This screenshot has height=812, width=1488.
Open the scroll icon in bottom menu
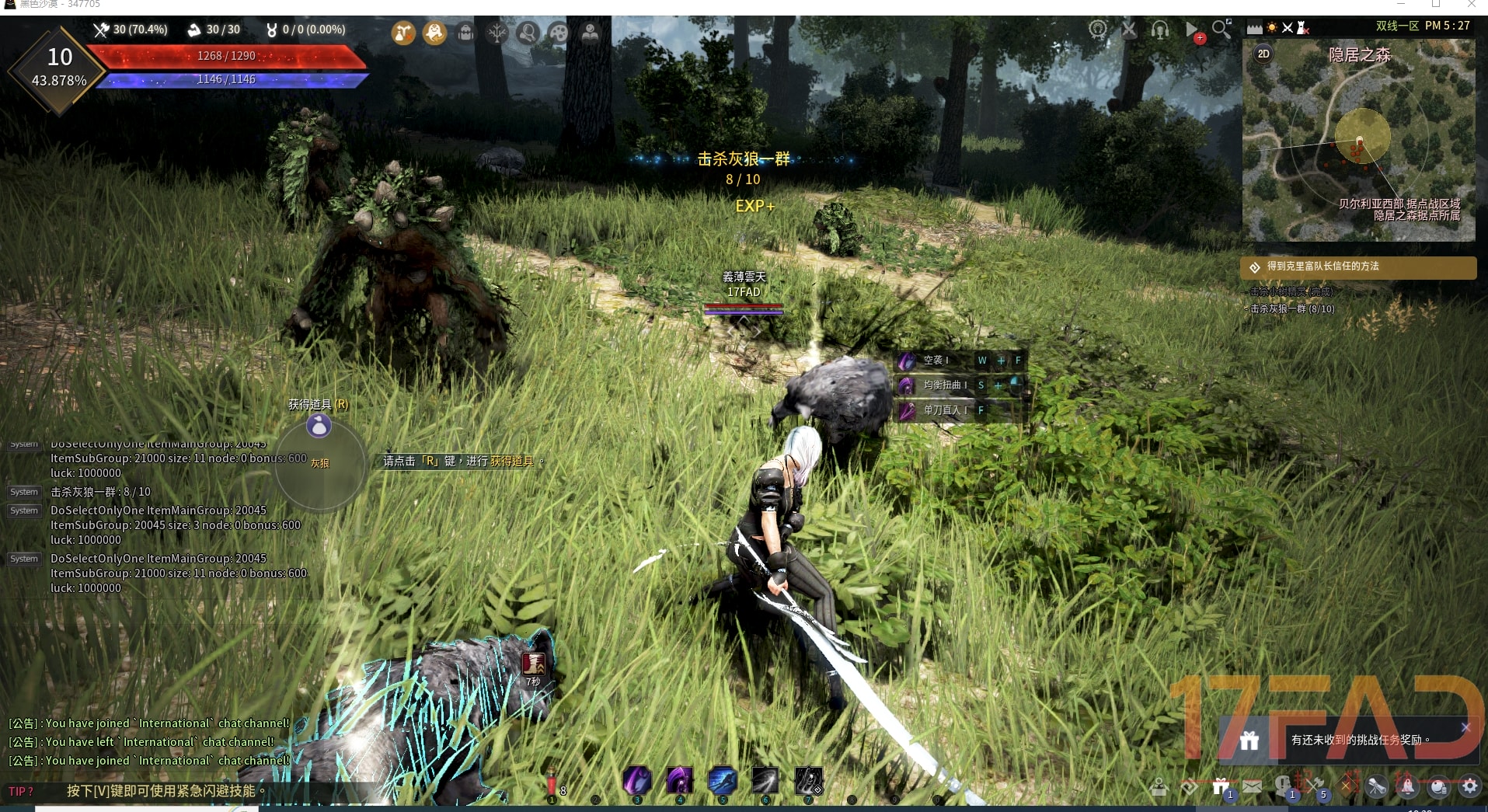[x=1376, y=786]
